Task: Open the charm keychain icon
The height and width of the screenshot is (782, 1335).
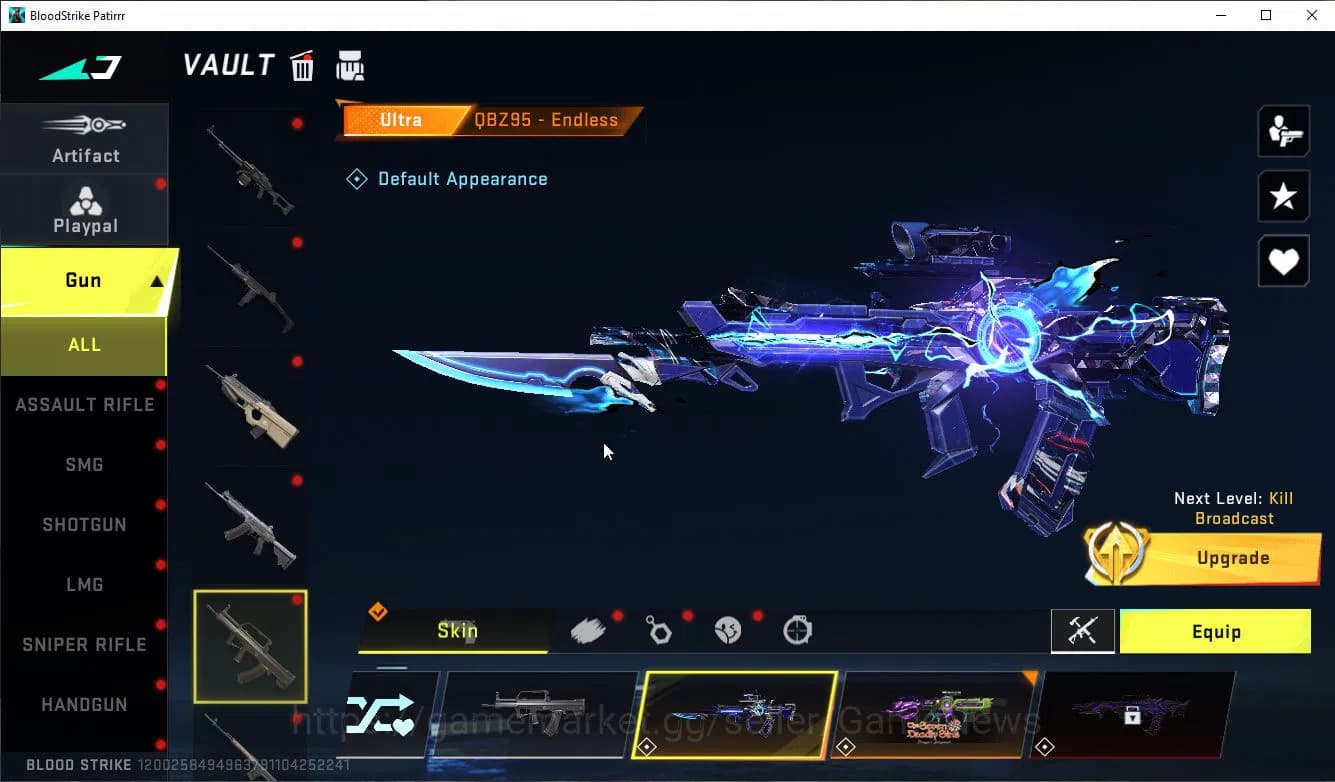Action: coord(659,629)
